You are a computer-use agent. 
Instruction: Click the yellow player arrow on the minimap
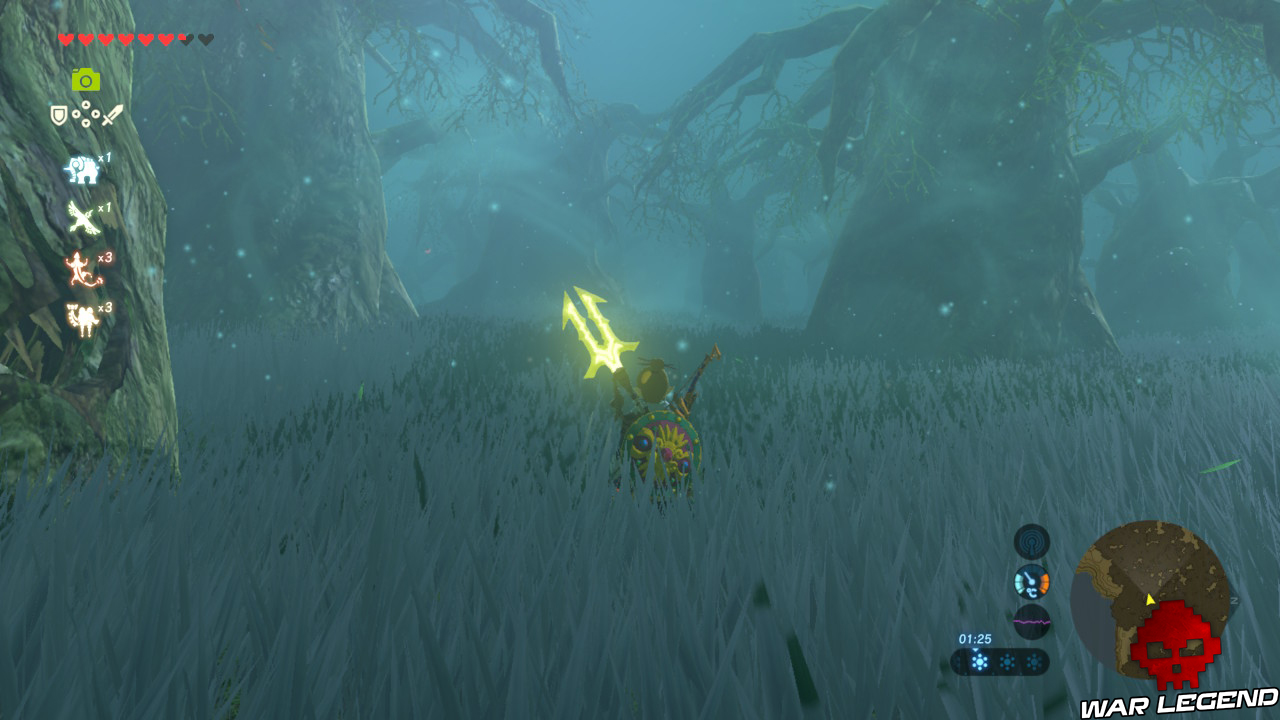tap(1149, 599)
